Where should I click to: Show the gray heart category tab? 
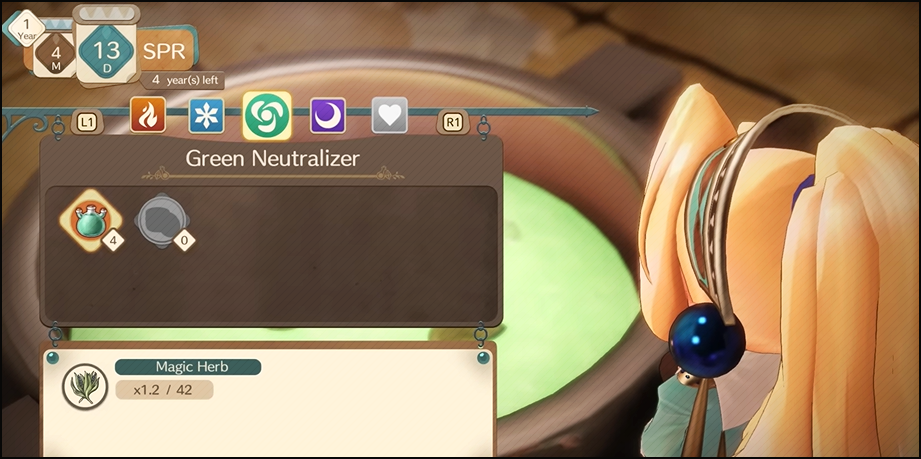point(389,116)
